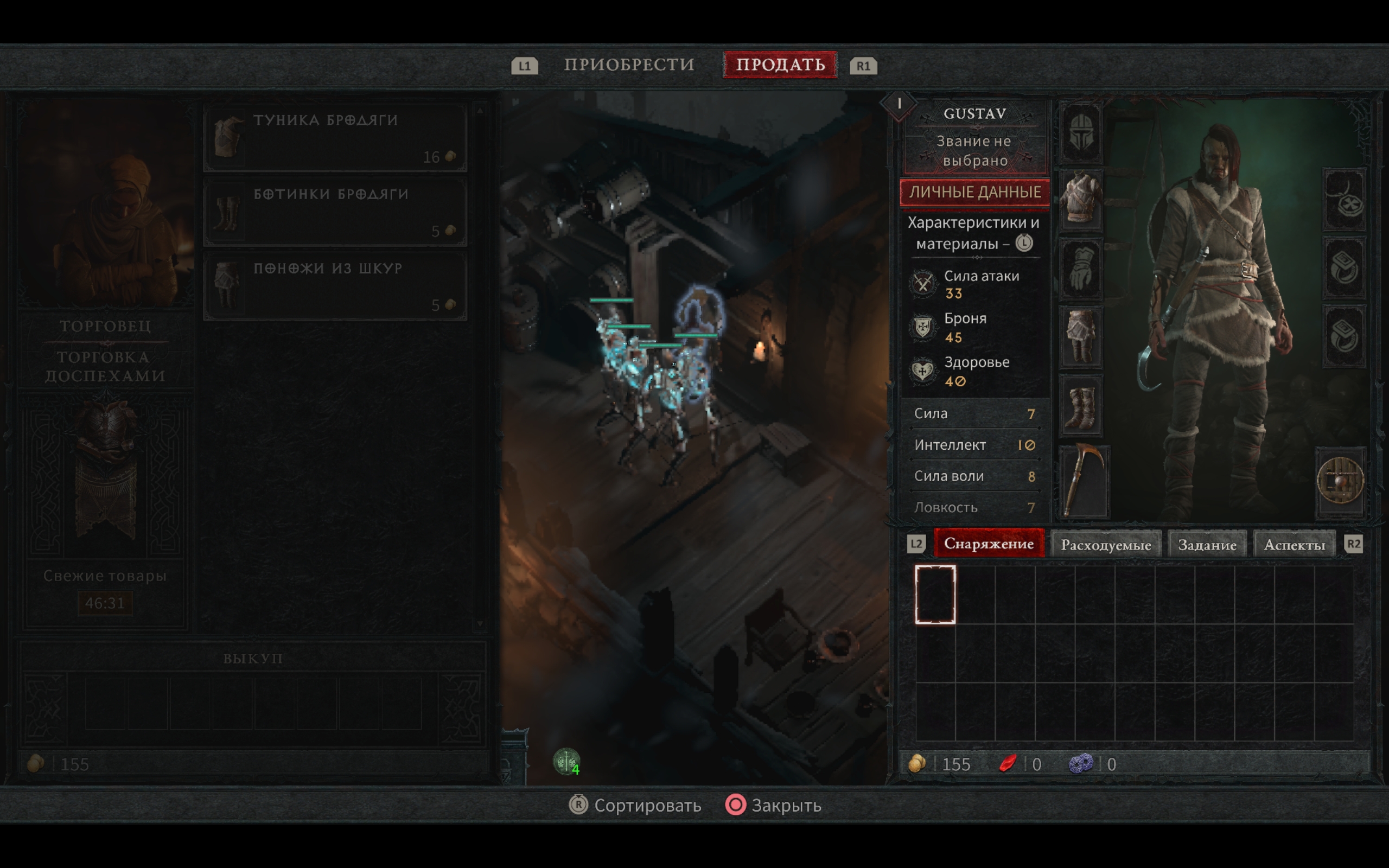Click the Сортировать option
The width and height of the screenshot is (1389, 868).
coord(636,806)
